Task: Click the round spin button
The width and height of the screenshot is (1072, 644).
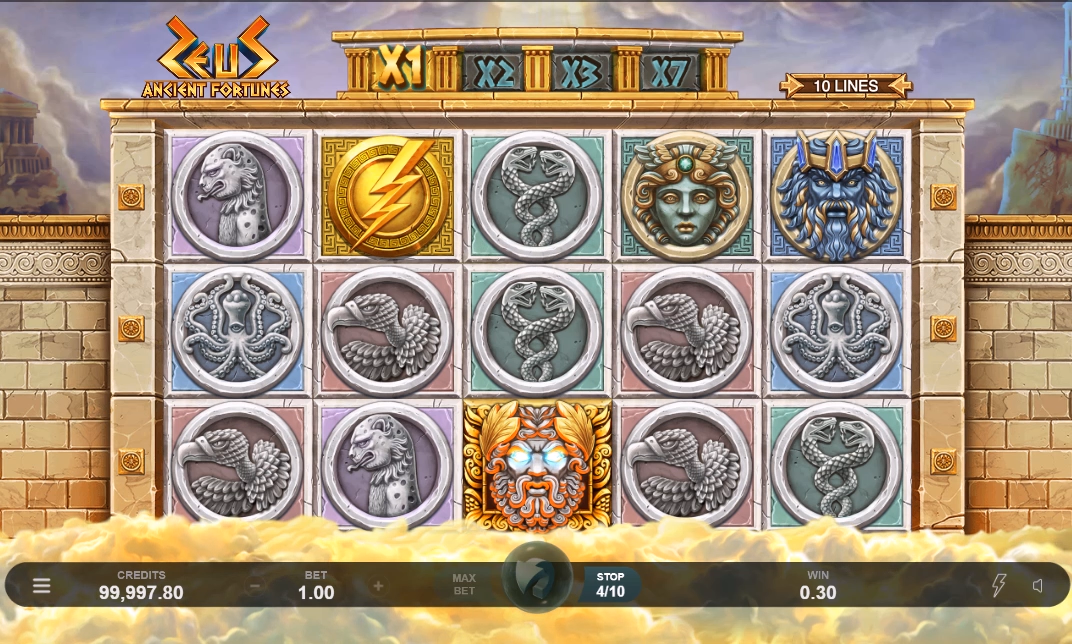Action: (x=537, y=578)
